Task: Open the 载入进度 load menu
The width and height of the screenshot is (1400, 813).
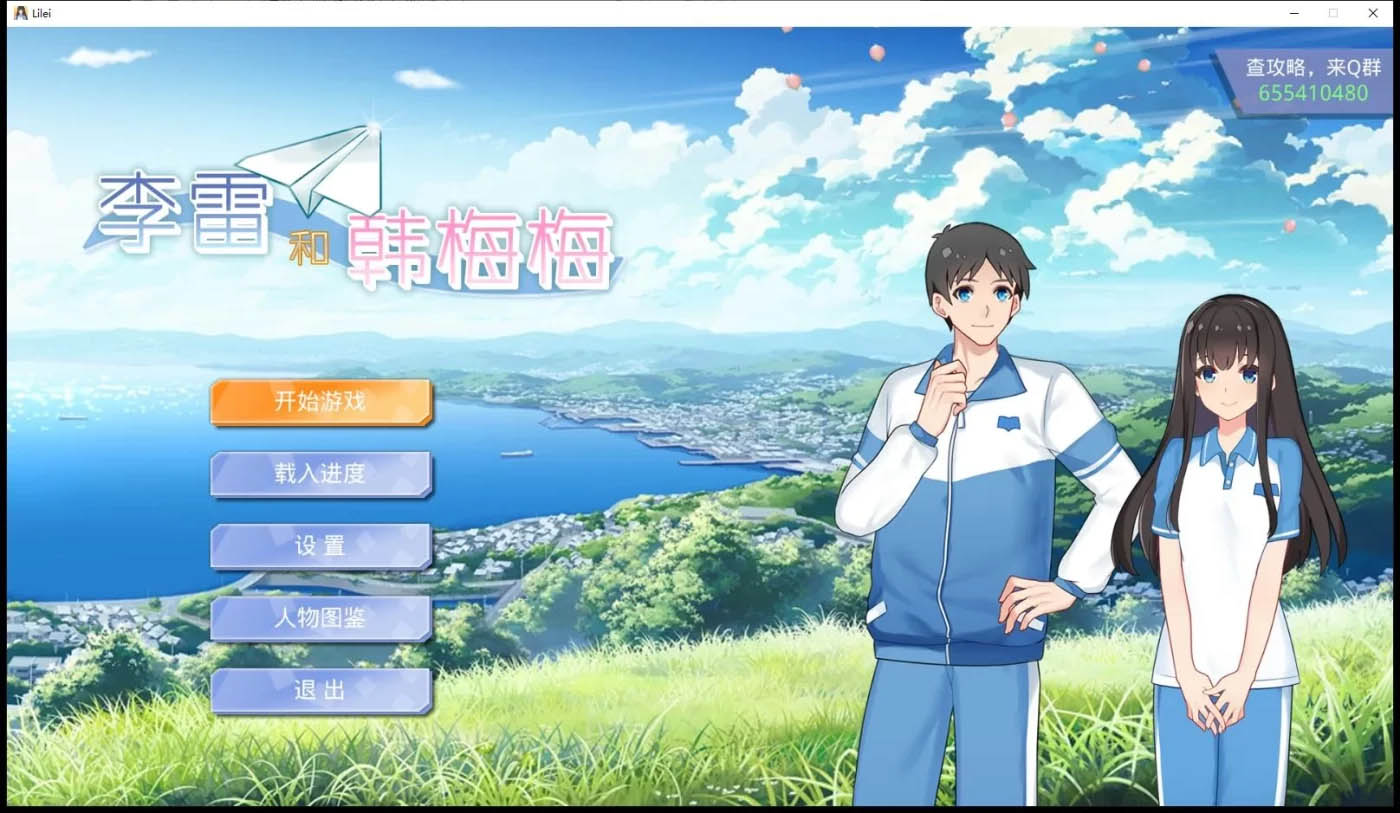Action: point(320,474)
